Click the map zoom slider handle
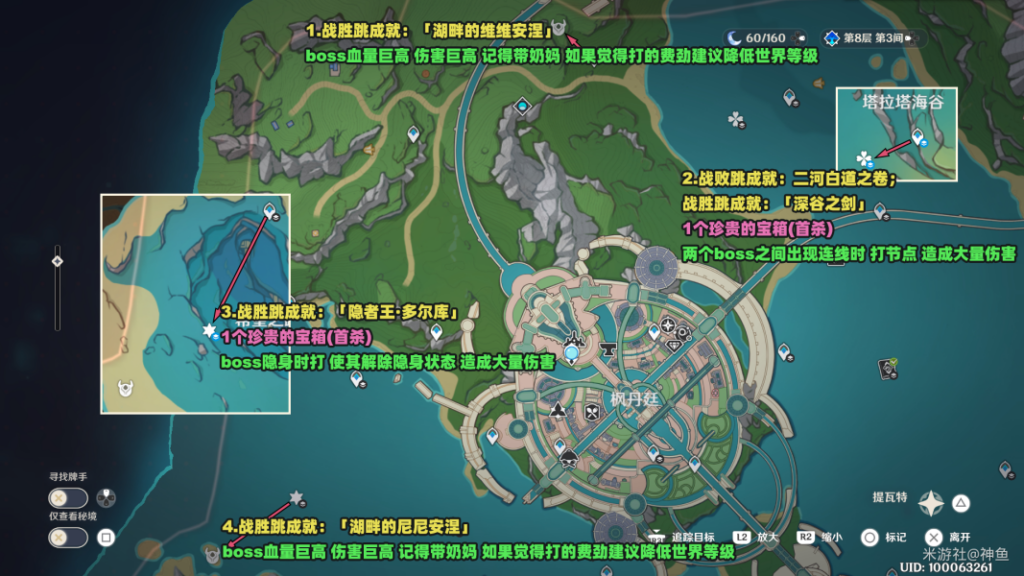 (x=57, y=261)
